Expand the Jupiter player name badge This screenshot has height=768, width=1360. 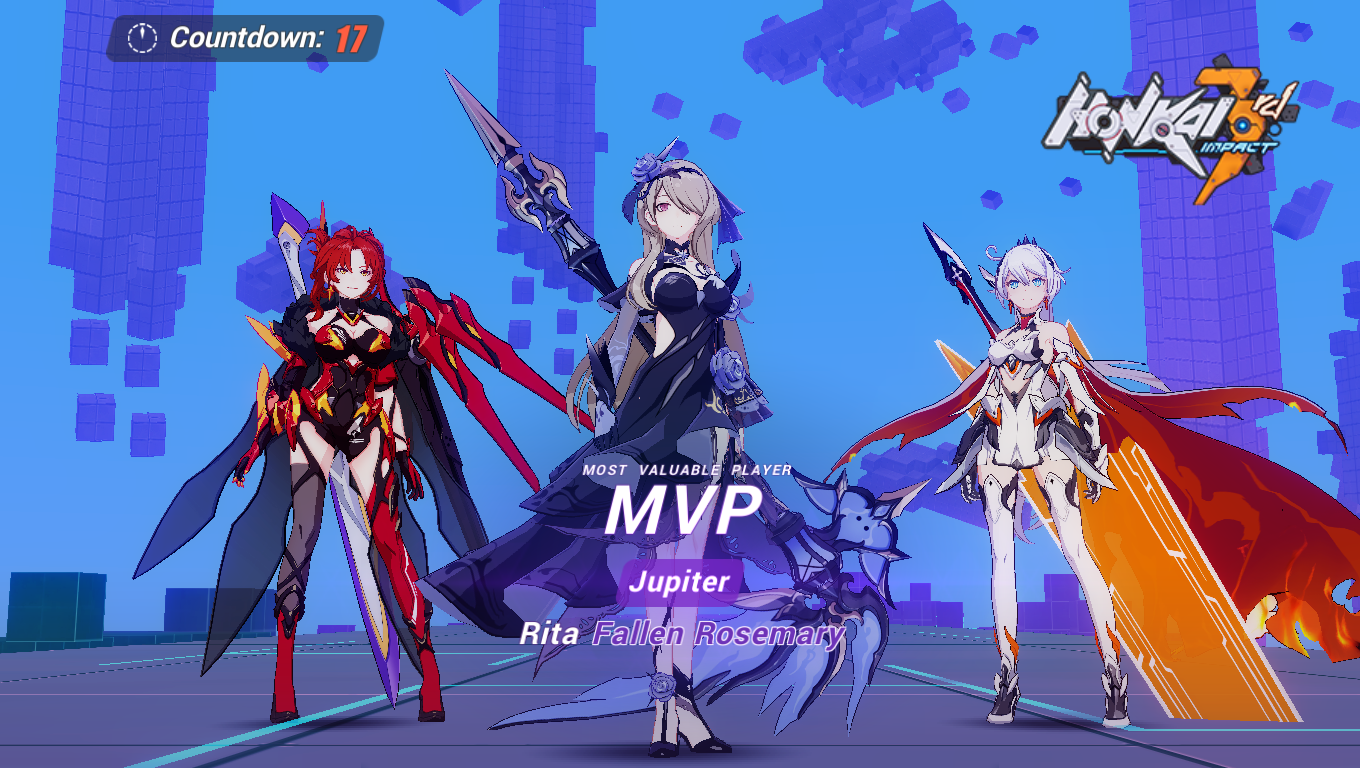pos(680,580)
